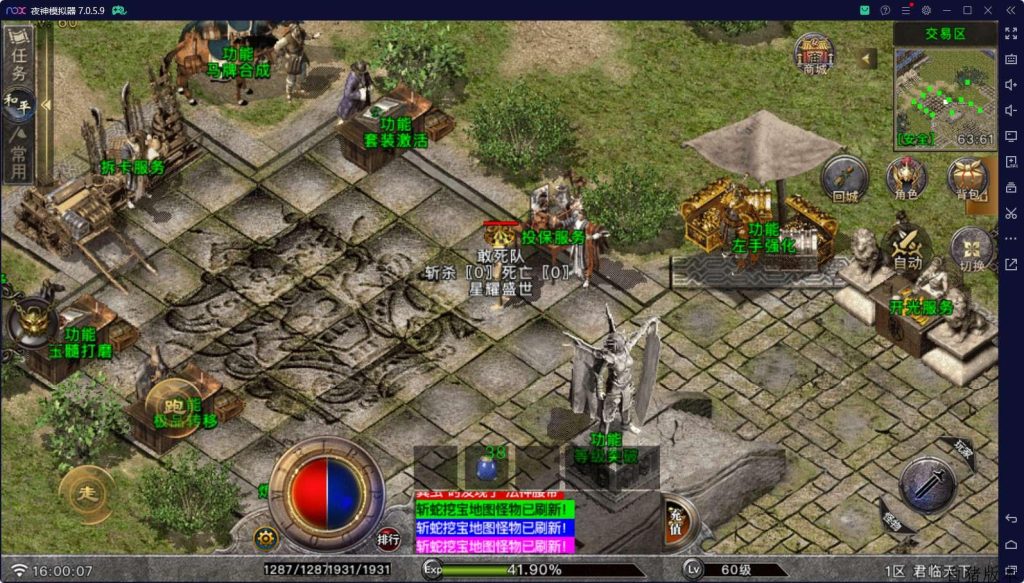Open the 充值 recharge button
Viewport: 1024px width, 583px height.
[676, 516]
